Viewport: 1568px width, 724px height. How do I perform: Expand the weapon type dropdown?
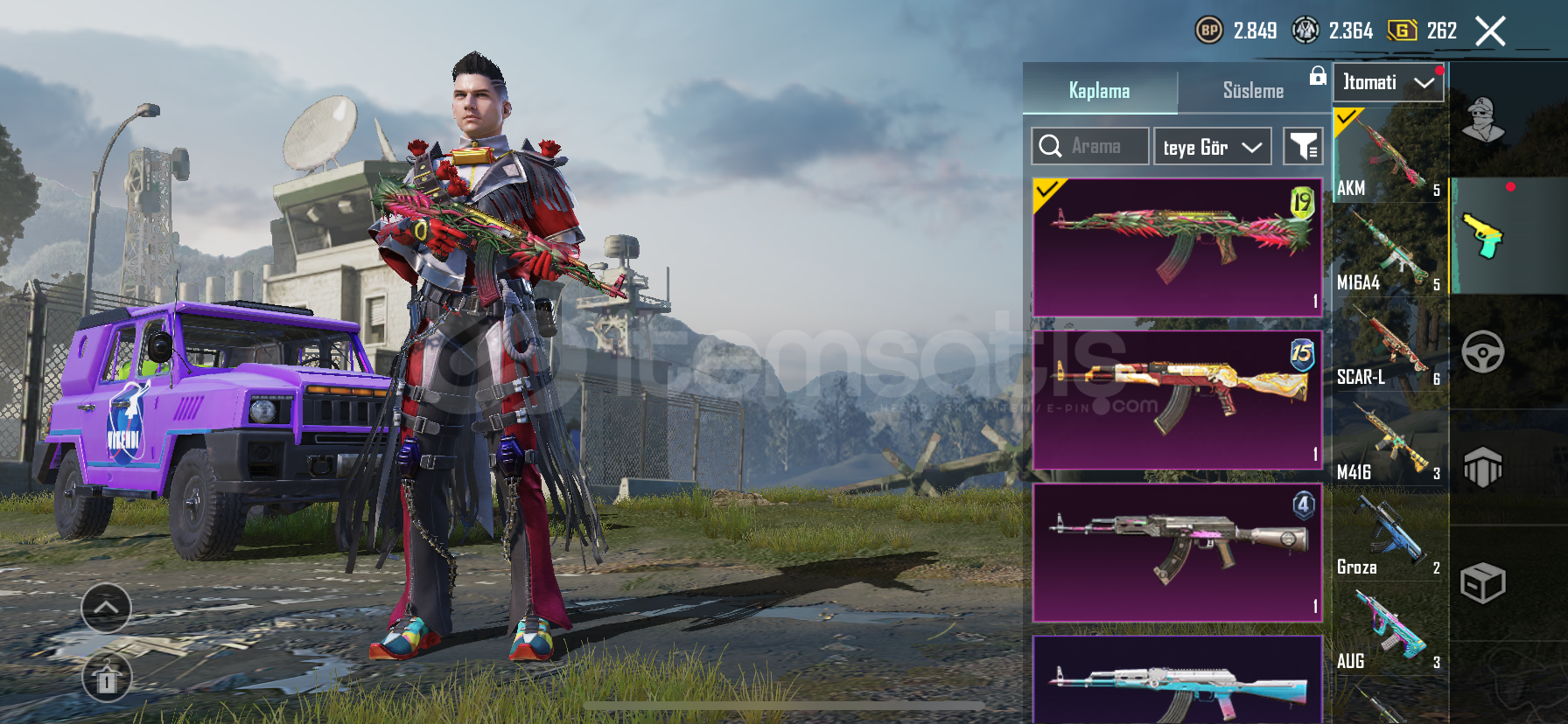point(1388,82)
